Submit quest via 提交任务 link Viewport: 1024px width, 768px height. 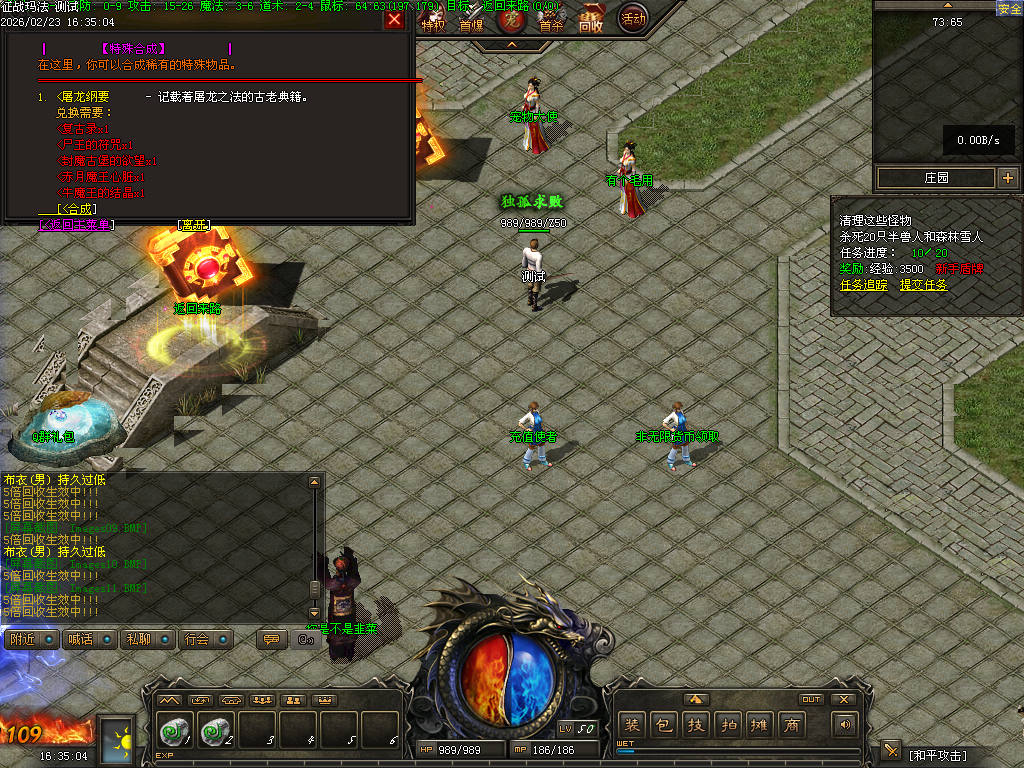click(923, 285)
